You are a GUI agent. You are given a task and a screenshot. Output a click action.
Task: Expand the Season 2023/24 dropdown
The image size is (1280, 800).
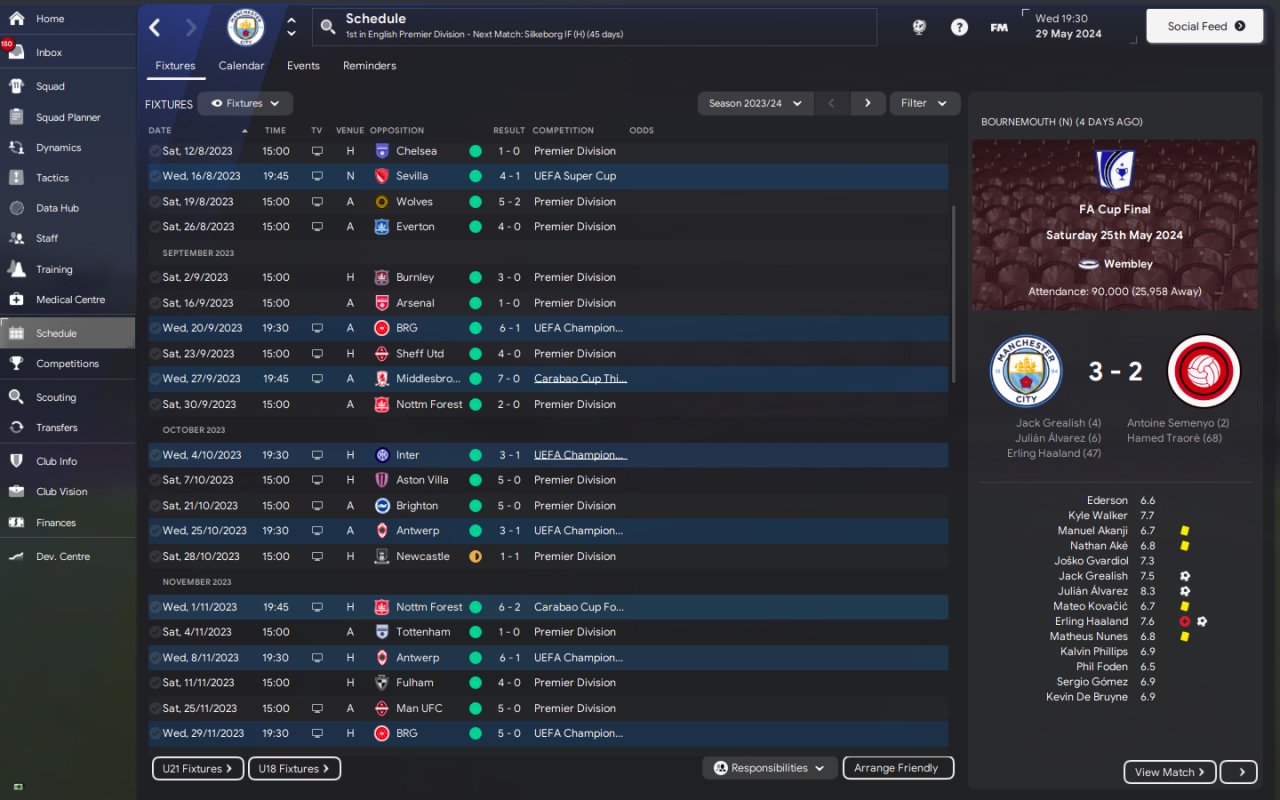755,103
